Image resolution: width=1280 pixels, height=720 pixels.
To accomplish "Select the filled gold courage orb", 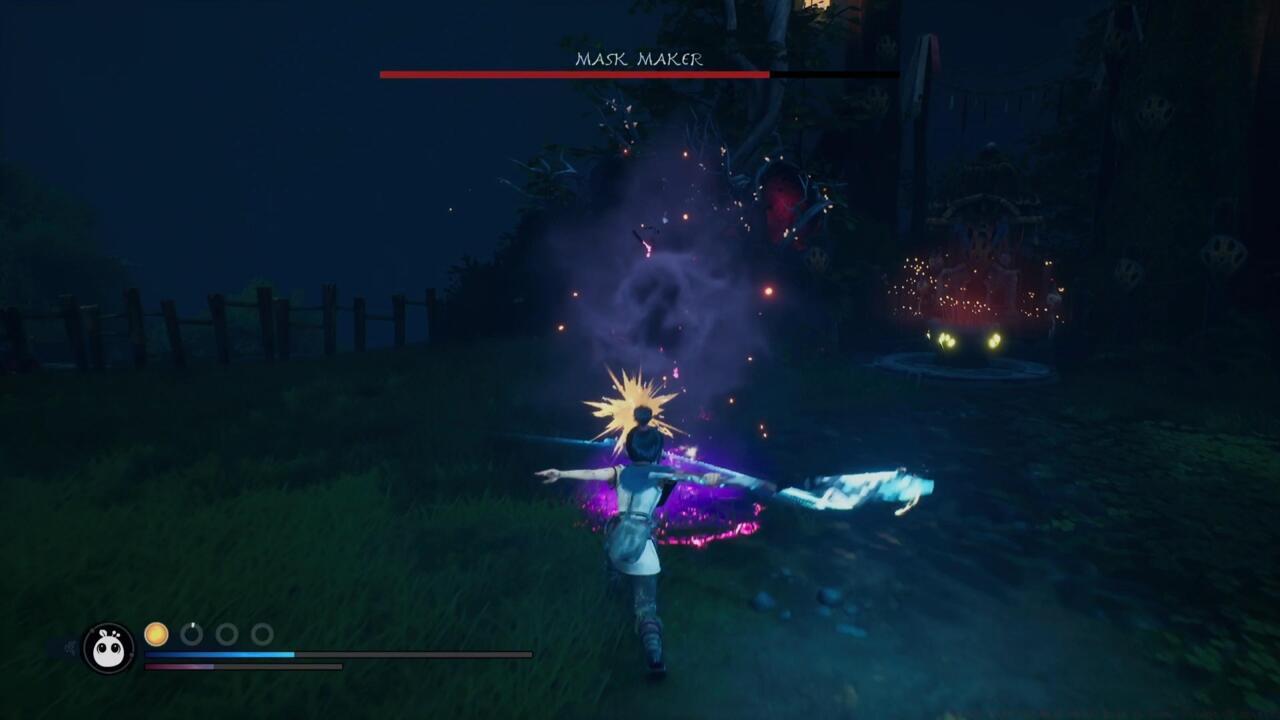I will [156, 634].
